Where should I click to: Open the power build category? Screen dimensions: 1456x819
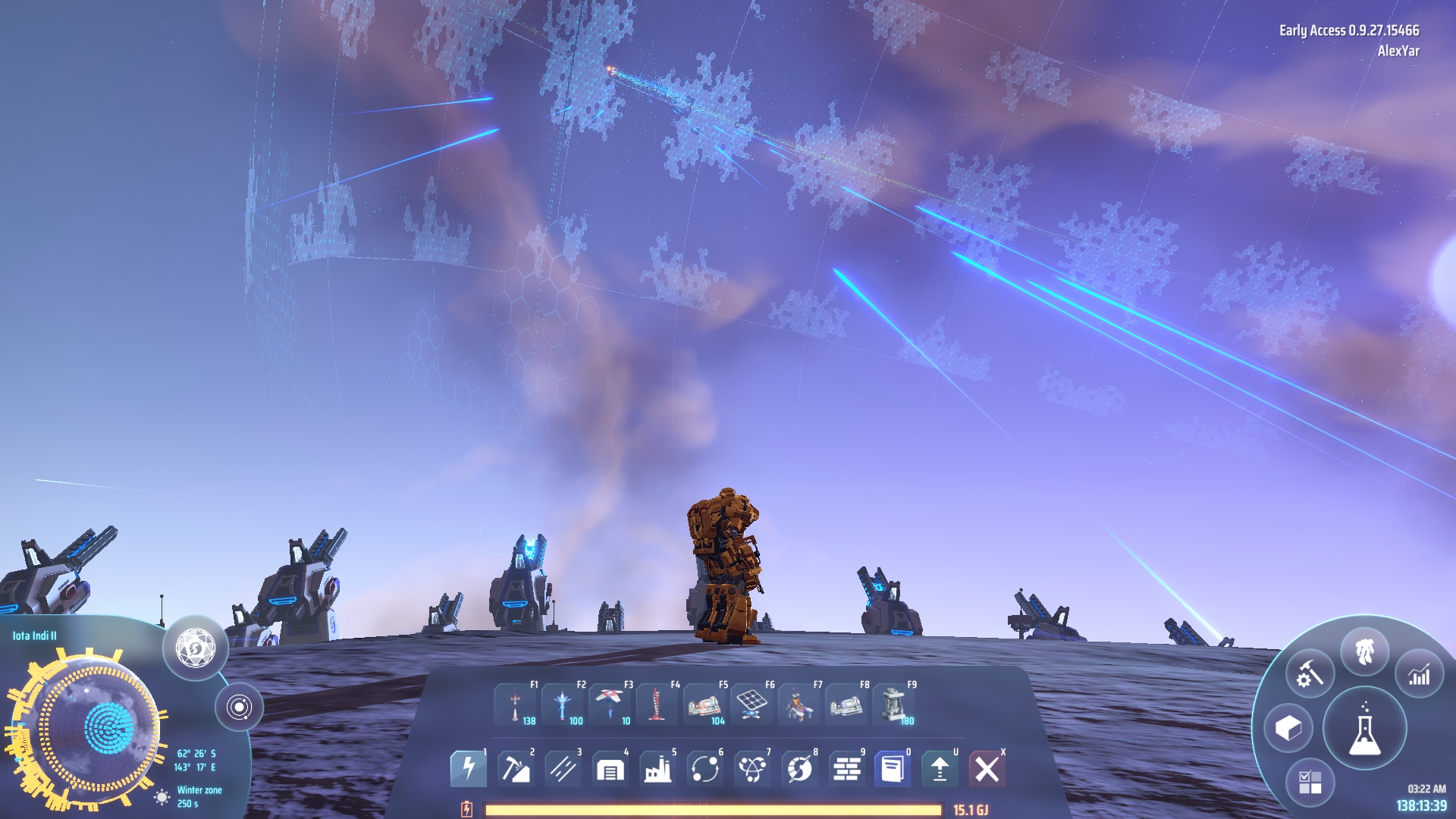tap(468, 769)
